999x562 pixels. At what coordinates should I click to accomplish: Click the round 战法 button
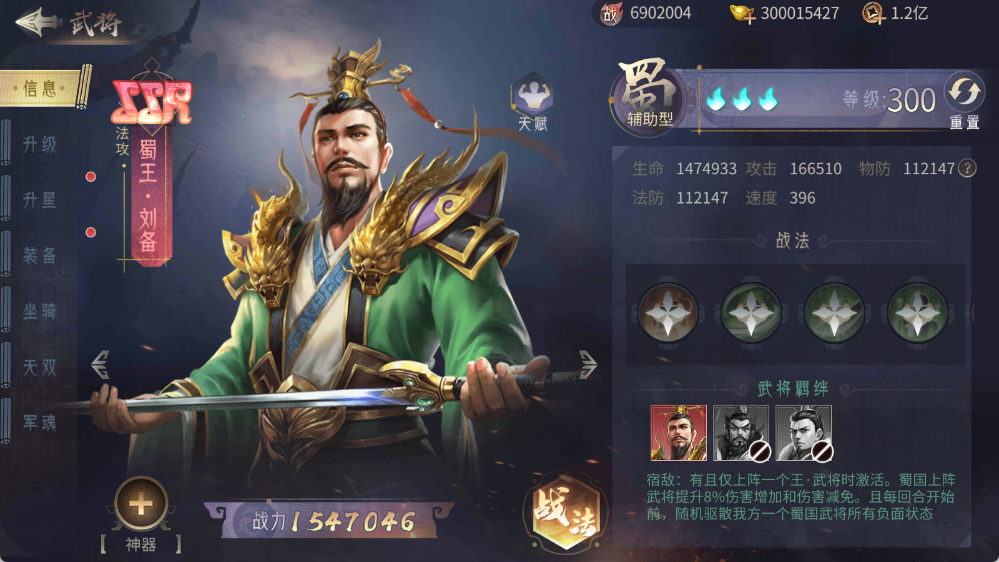tap(560, 510)
